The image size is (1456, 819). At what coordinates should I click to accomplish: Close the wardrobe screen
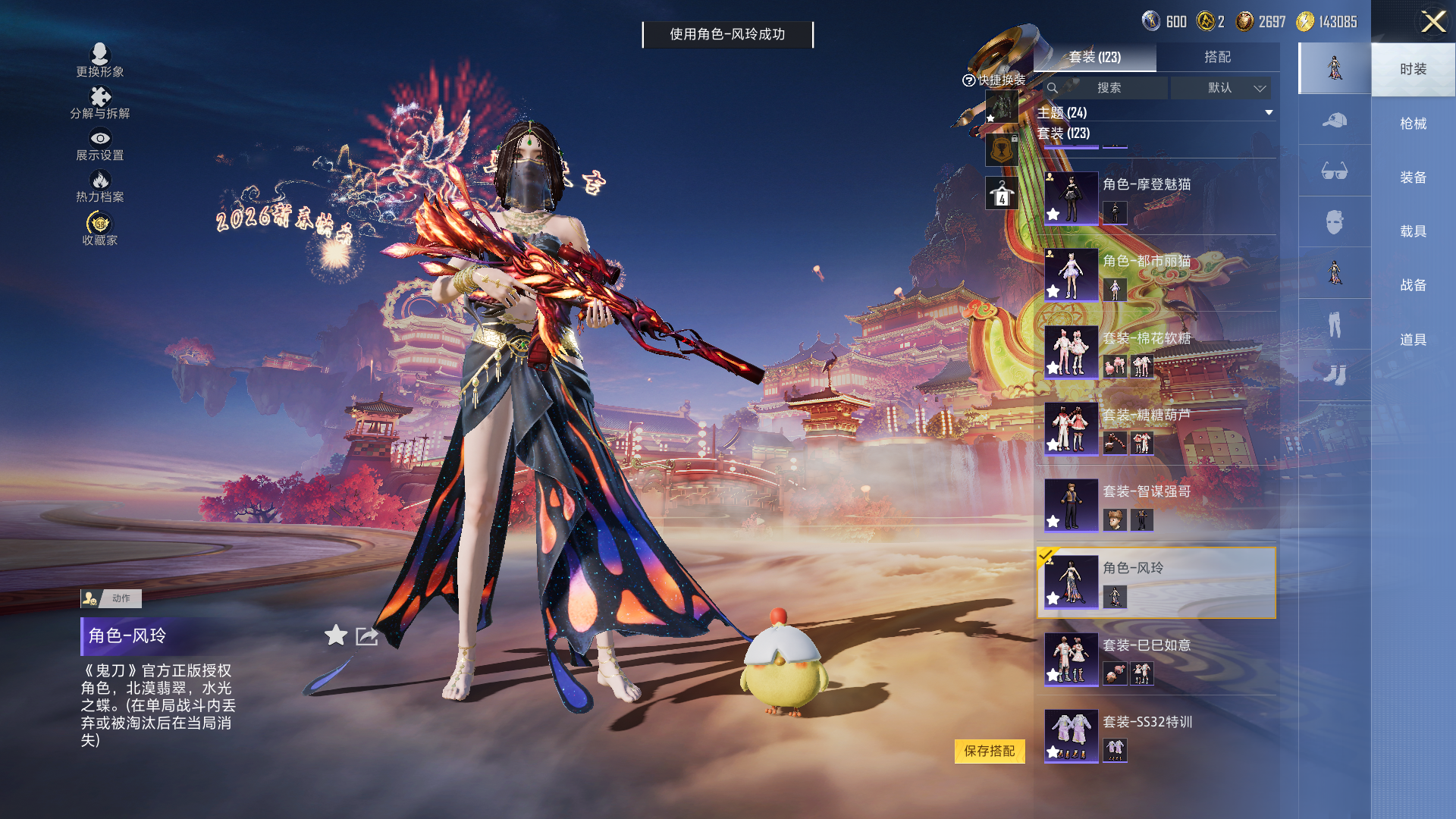(x=1432, y=21)
